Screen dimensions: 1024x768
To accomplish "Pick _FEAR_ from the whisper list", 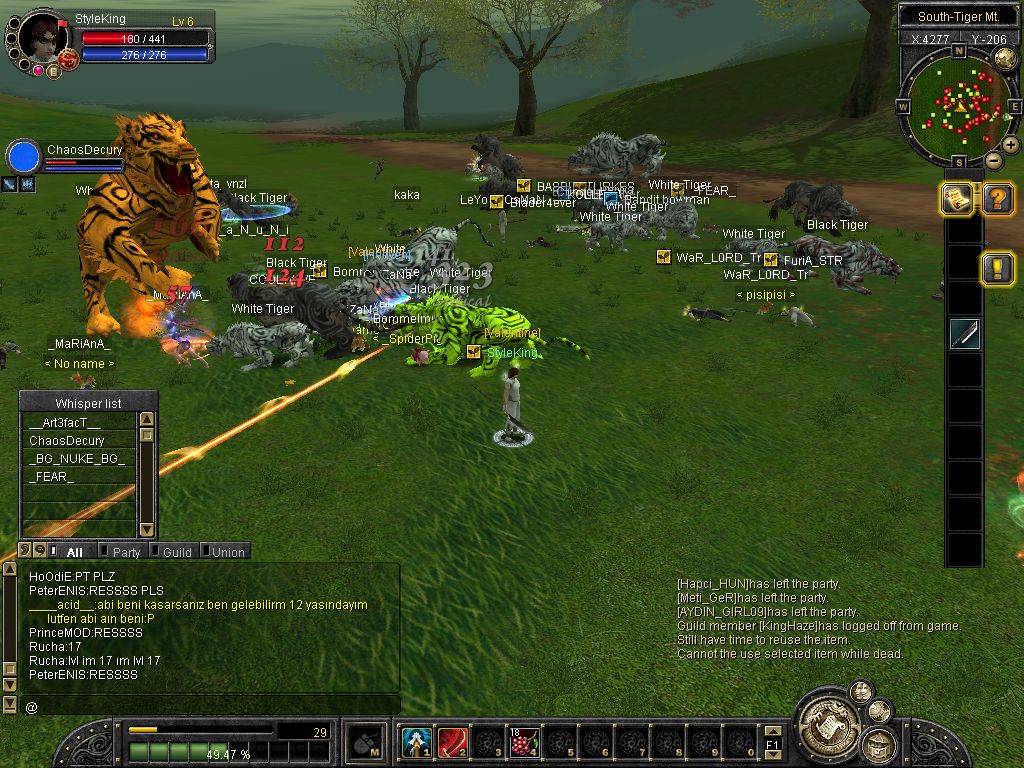I will [x=51, y=477].
